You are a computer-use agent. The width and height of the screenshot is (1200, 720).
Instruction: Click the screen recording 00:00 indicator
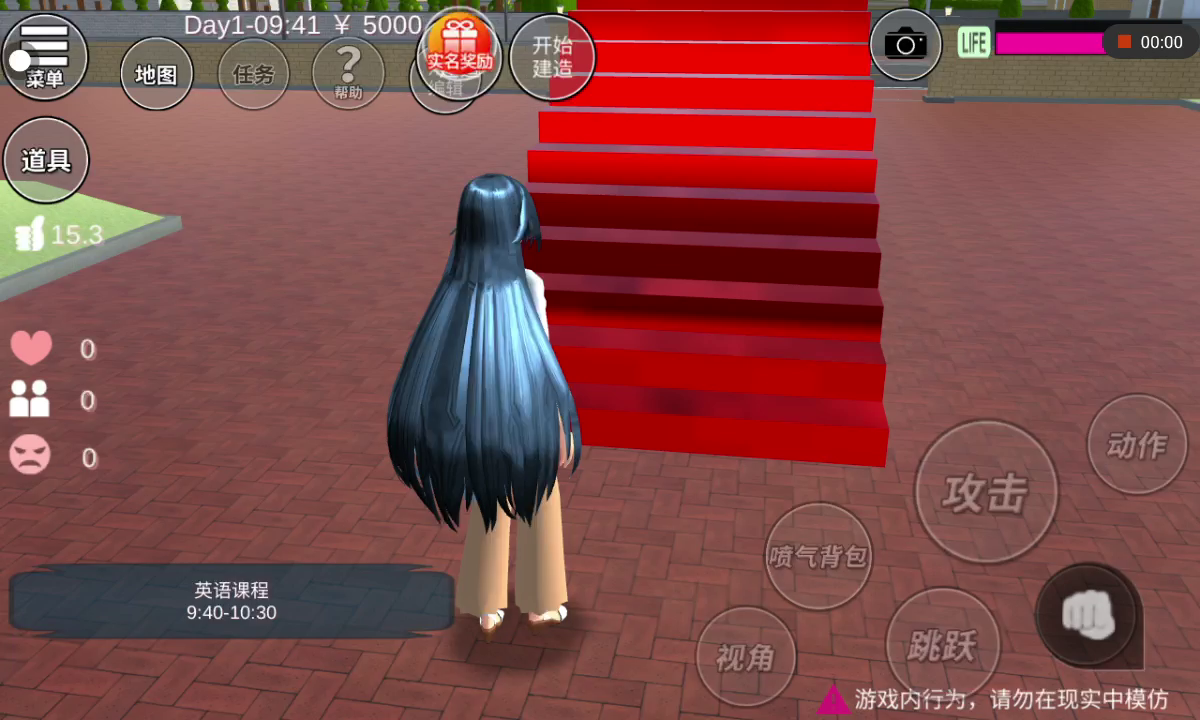tap(1150, 42)
